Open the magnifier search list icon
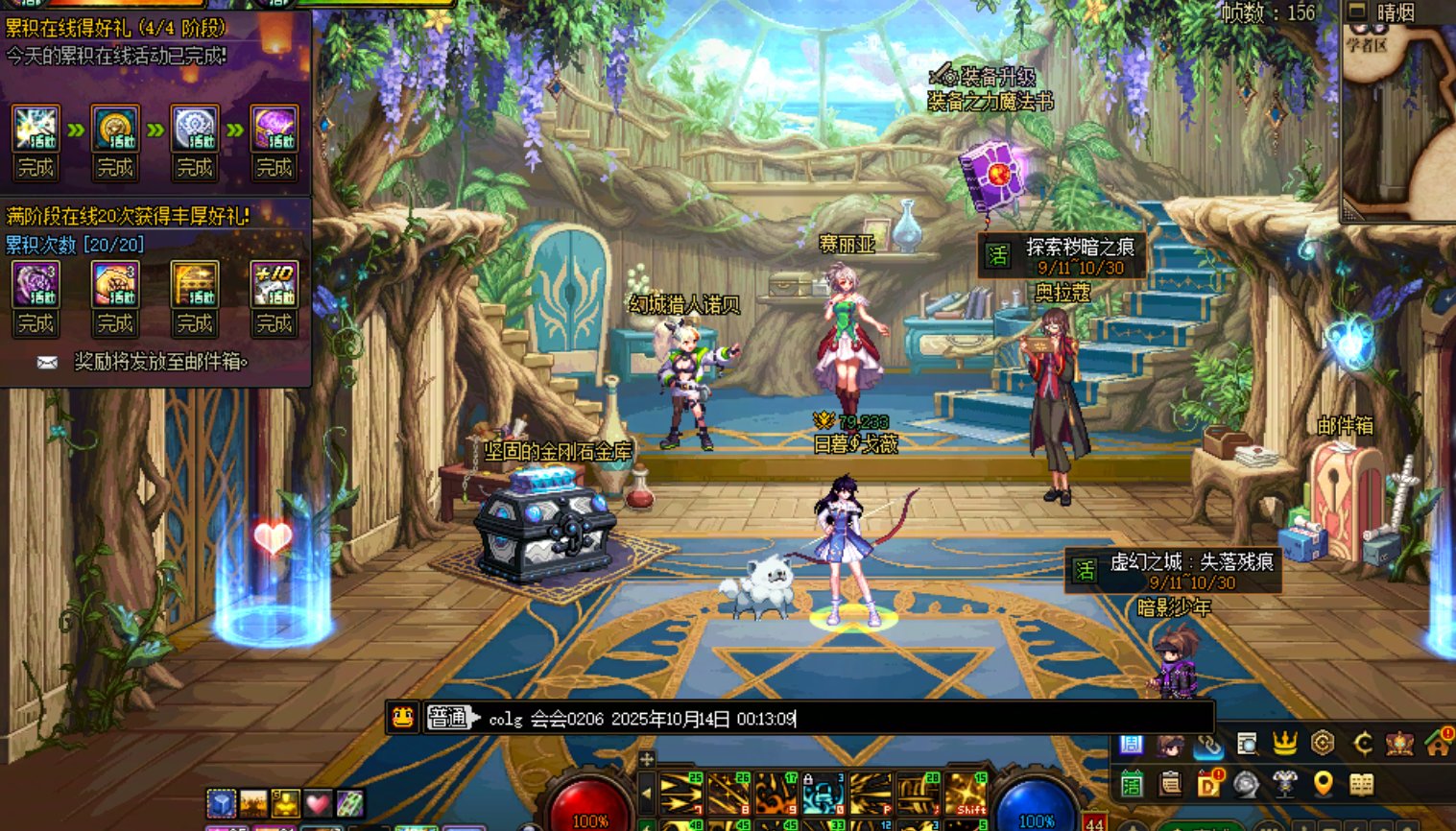This screenshot has height=831, width=1456. pyautogui.click(x=1246, y=744)
